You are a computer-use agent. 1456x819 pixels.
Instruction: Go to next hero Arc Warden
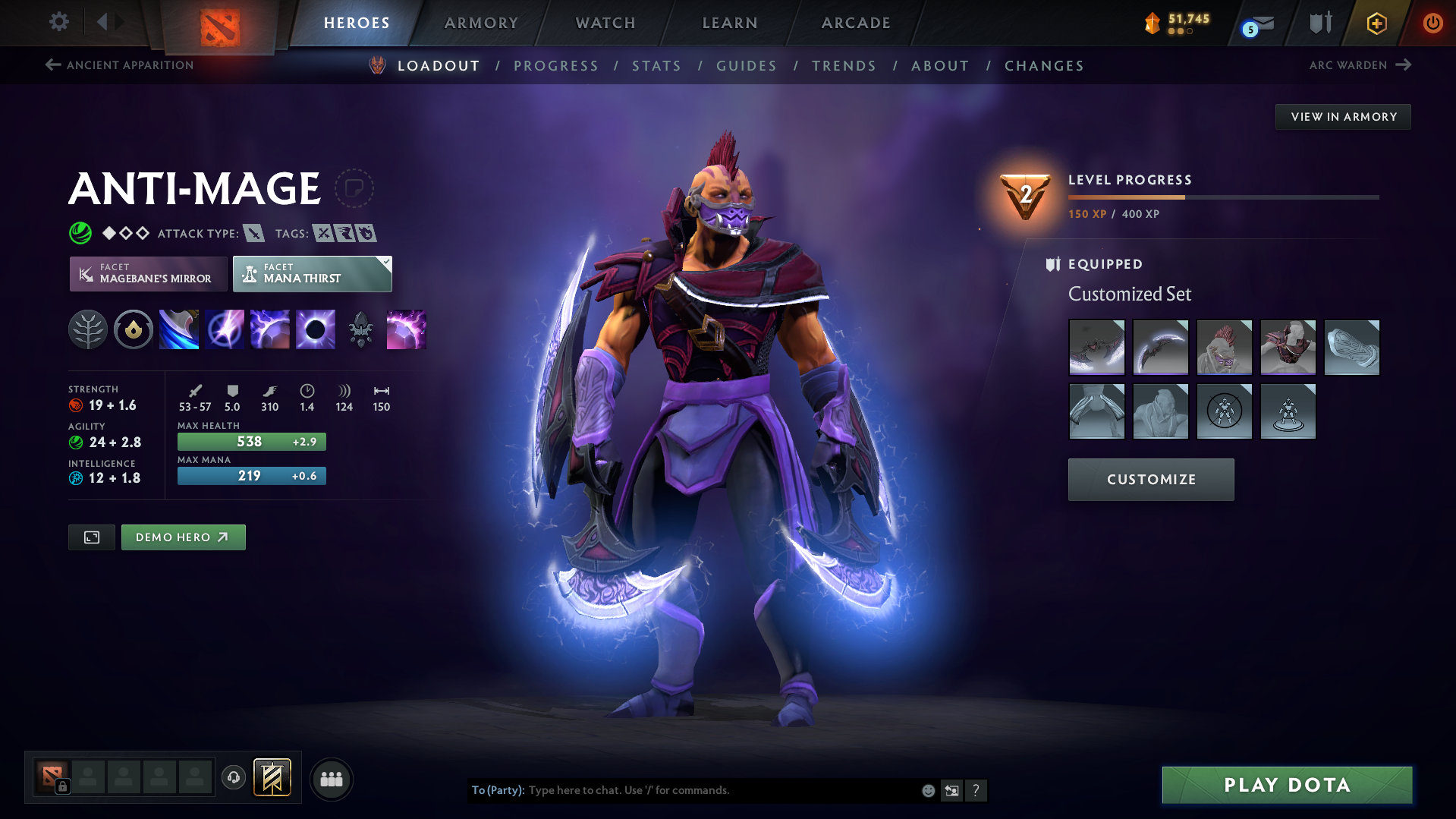click(x=1360, y=65)
